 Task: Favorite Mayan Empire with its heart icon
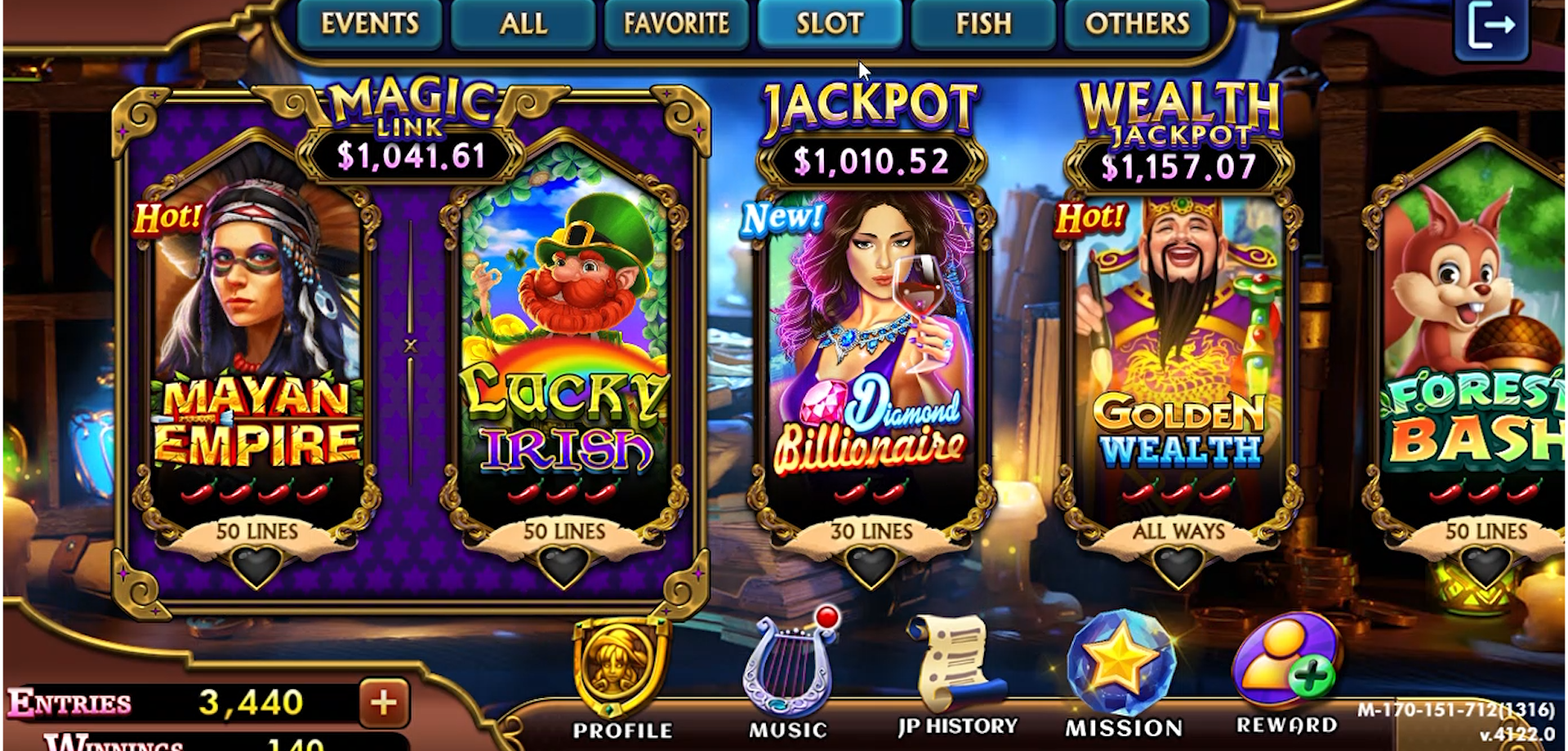(256, 565)
